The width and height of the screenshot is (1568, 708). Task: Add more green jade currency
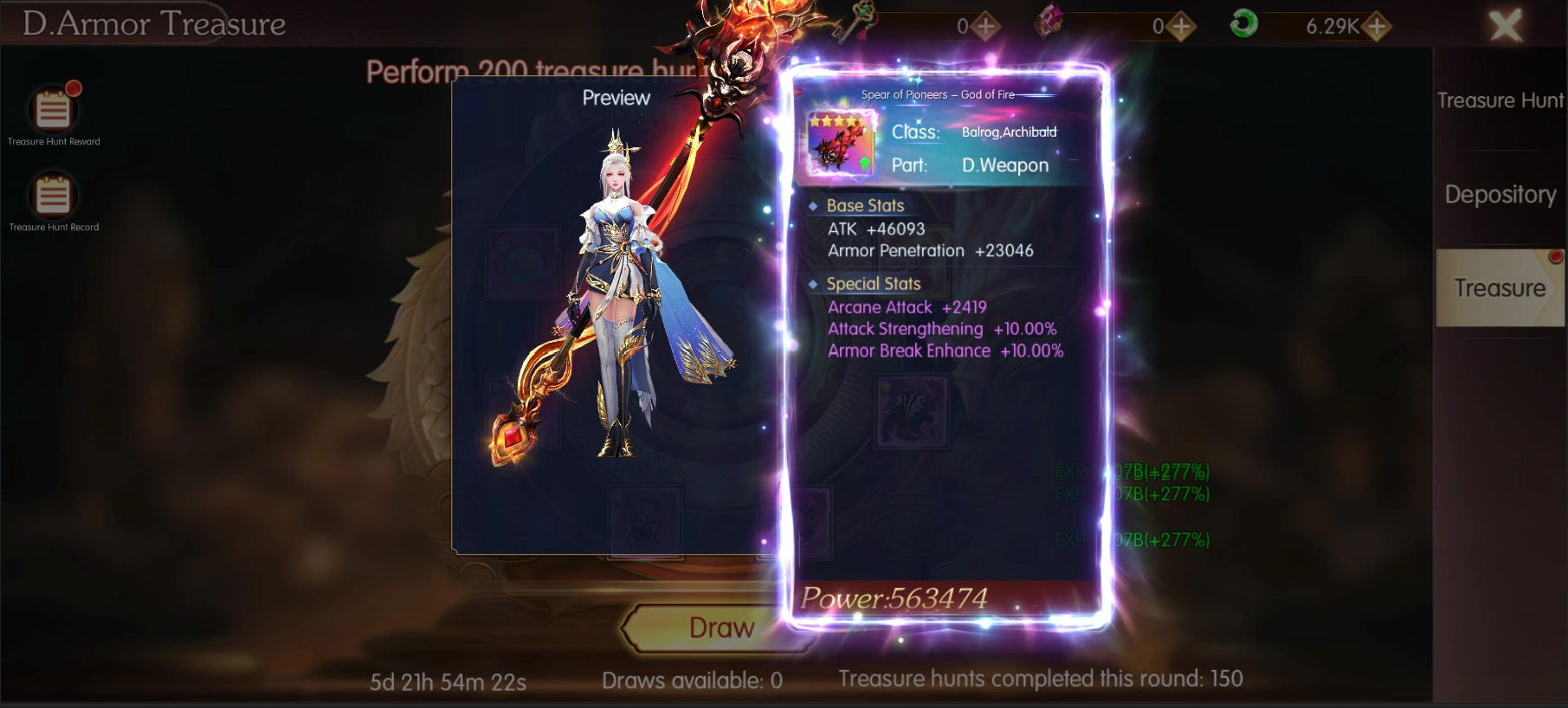1376,27
